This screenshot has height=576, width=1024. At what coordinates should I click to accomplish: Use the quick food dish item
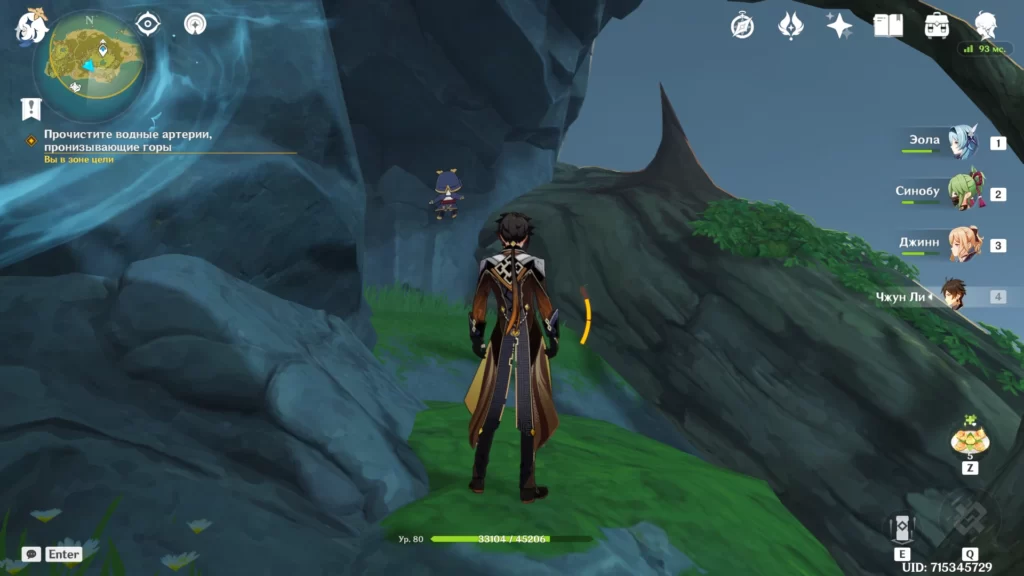[x=968, y=439]
